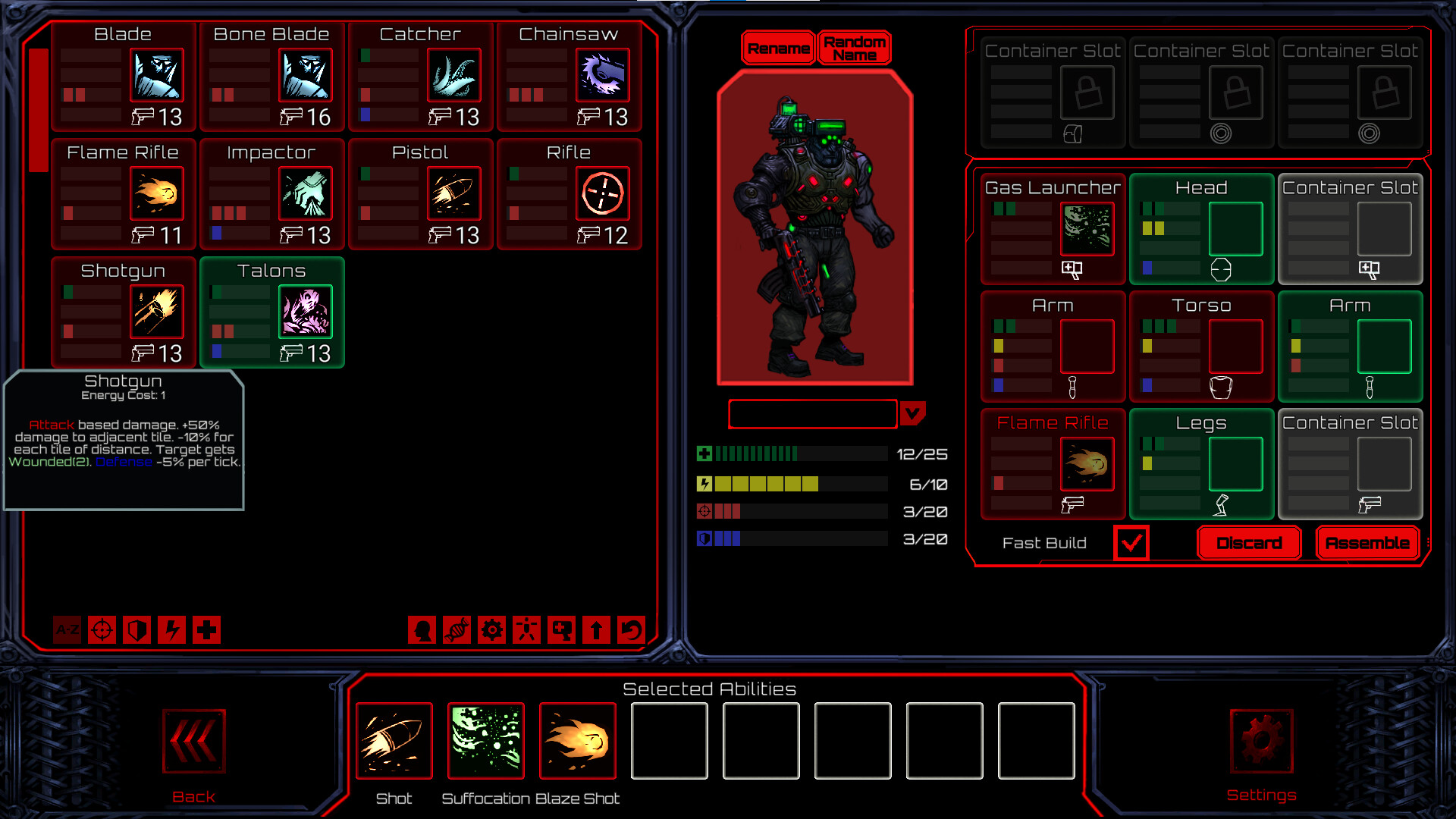Enable the Fast Build checkbox
This screenshot has width=1456, height=819.
[x=1131, y=542]
